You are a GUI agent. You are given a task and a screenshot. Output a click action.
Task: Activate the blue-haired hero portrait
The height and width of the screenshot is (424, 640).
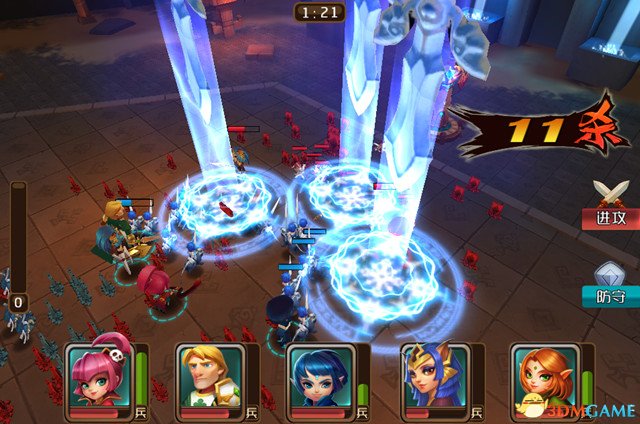tap(320, 376)
